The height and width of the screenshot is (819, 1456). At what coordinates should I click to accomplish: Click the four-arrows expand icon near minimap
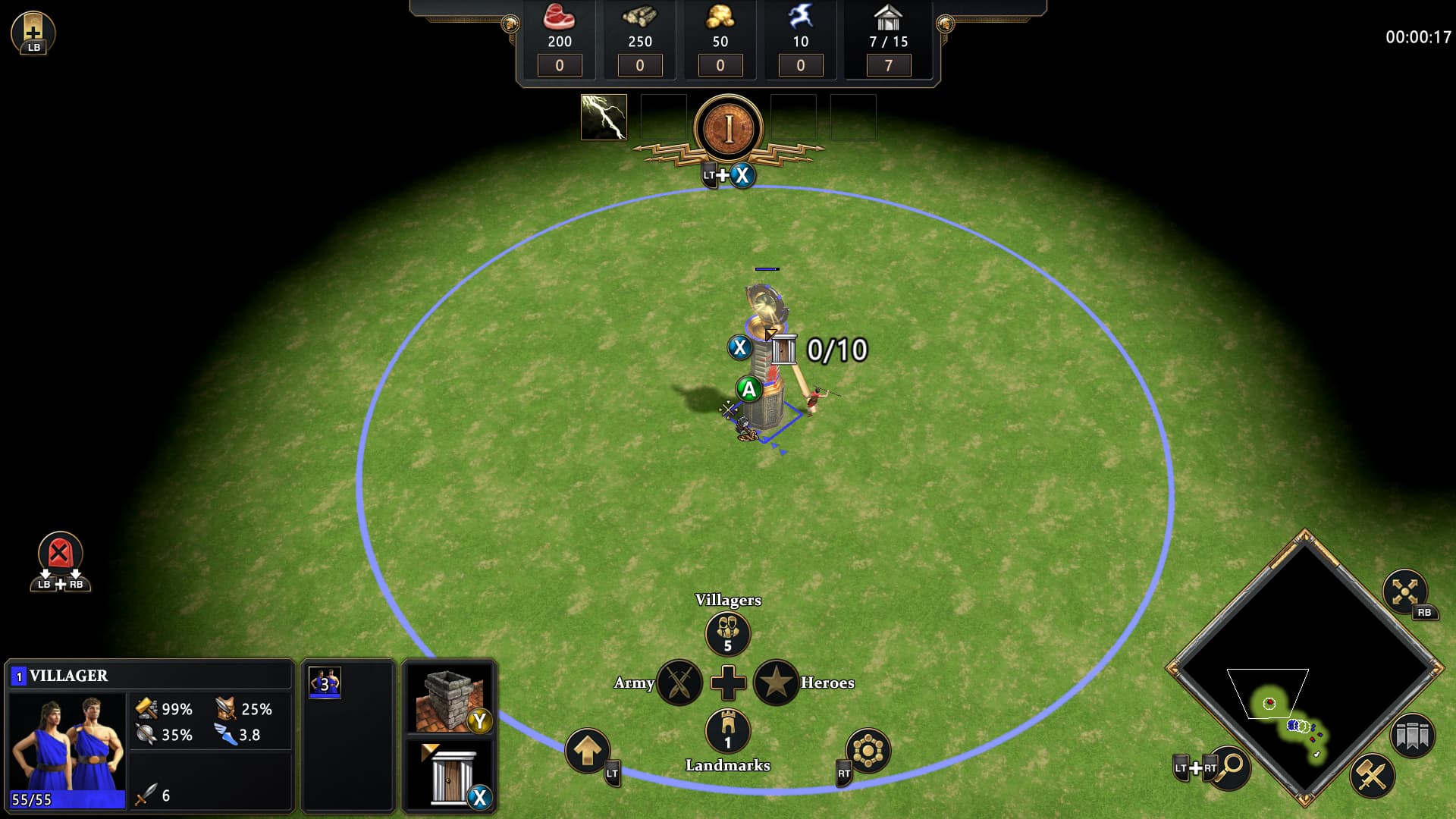point(1404,591)
